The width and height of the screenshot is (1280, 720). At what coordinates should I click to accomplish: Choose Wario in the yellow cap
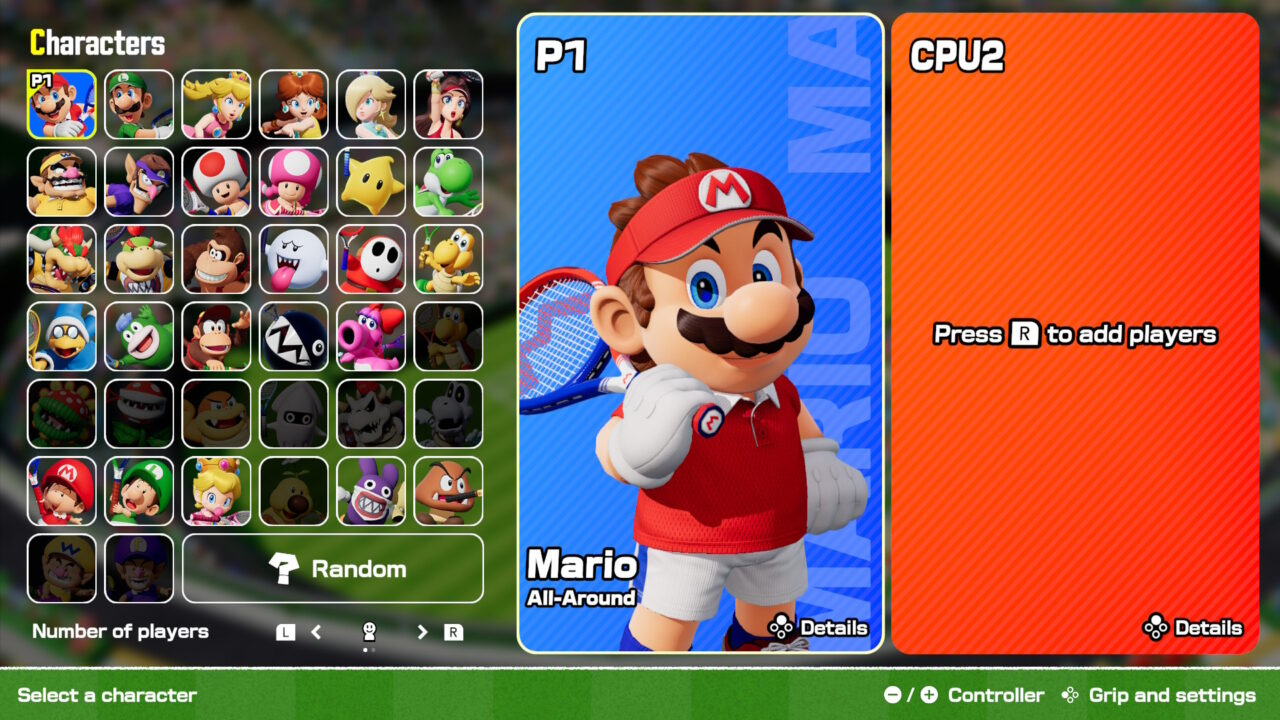click(x=62, y=182)
